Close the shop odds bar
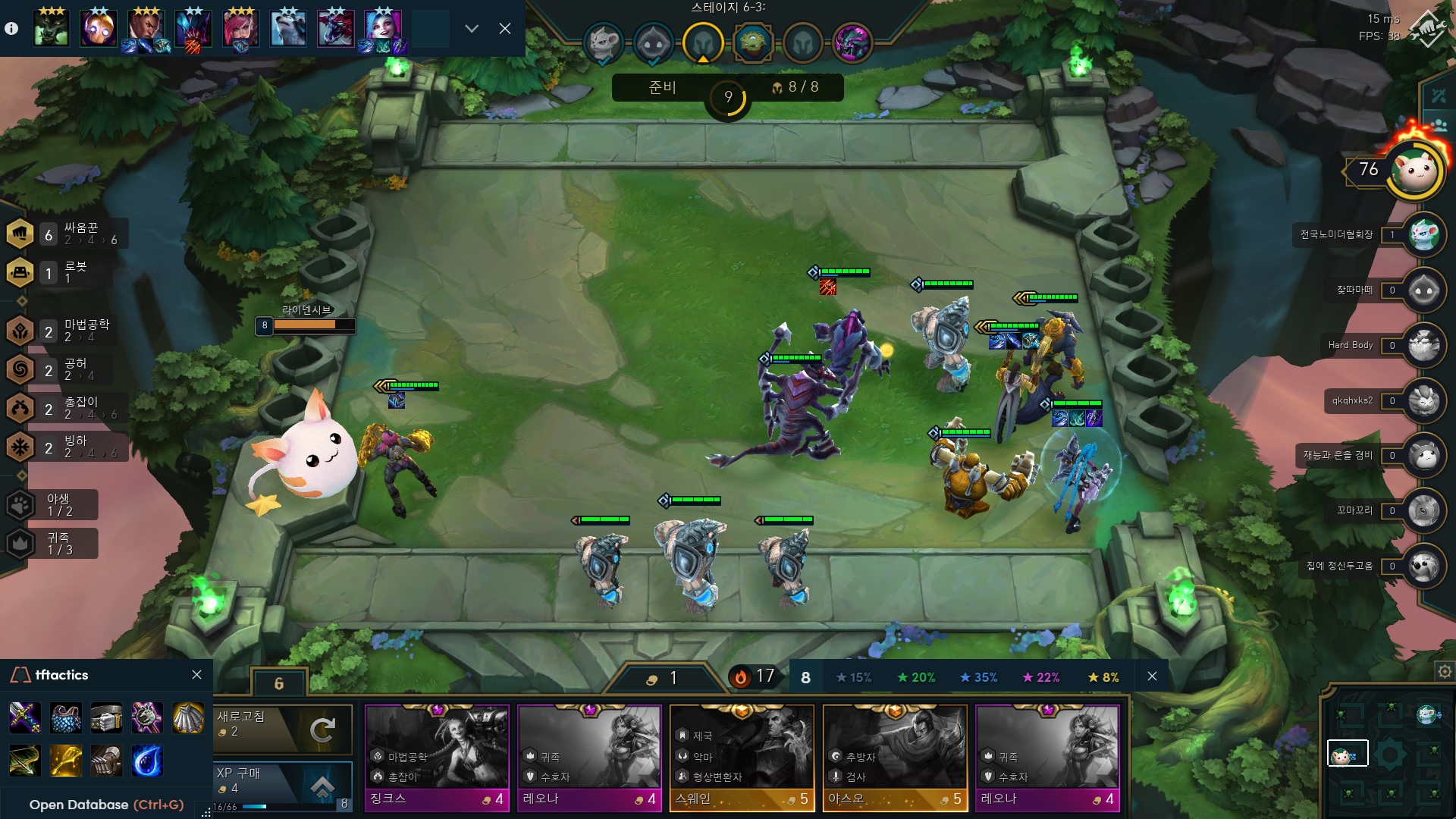Image resolution: width=1456 pixels, height=819 pixels. (1152, 676)
